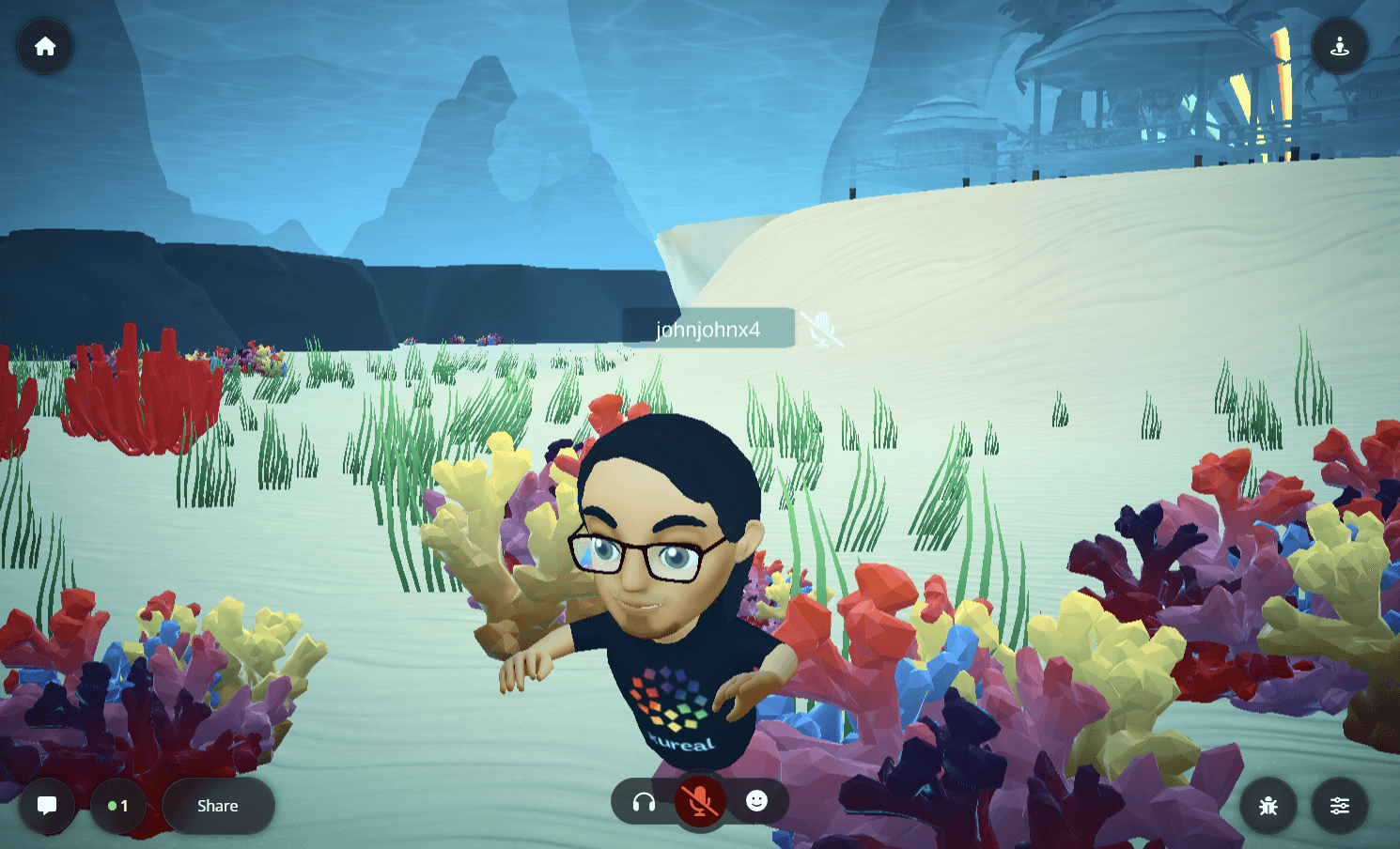This screenshot has height=849, width=1400.
Task: Show the online participants list
Action: (118, 806)
